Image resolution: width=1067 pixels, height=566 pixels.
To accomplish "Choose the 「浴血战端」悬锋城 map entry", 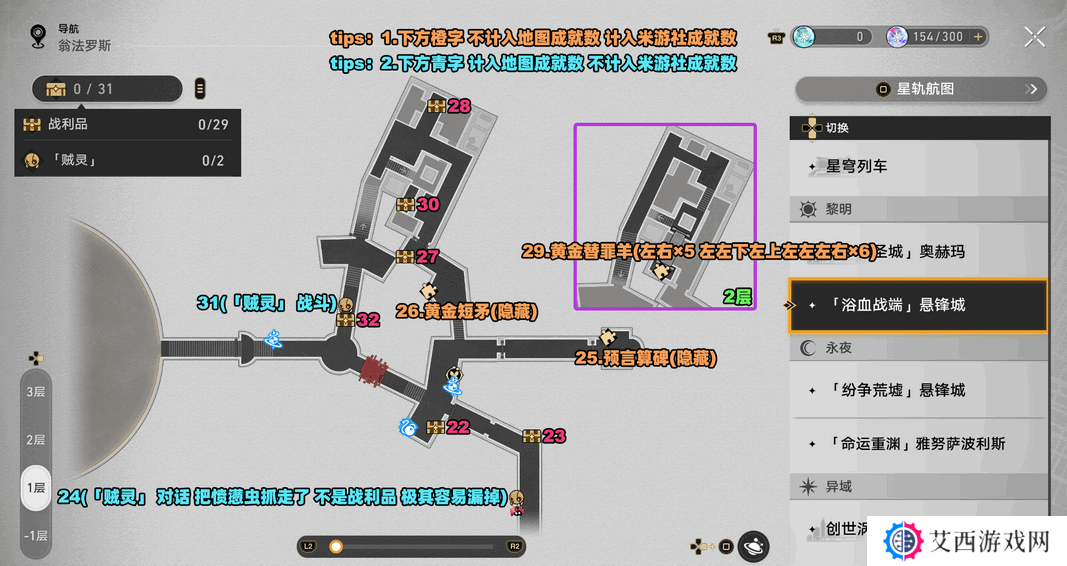I will pyautogui.click(x=918, y=305).
